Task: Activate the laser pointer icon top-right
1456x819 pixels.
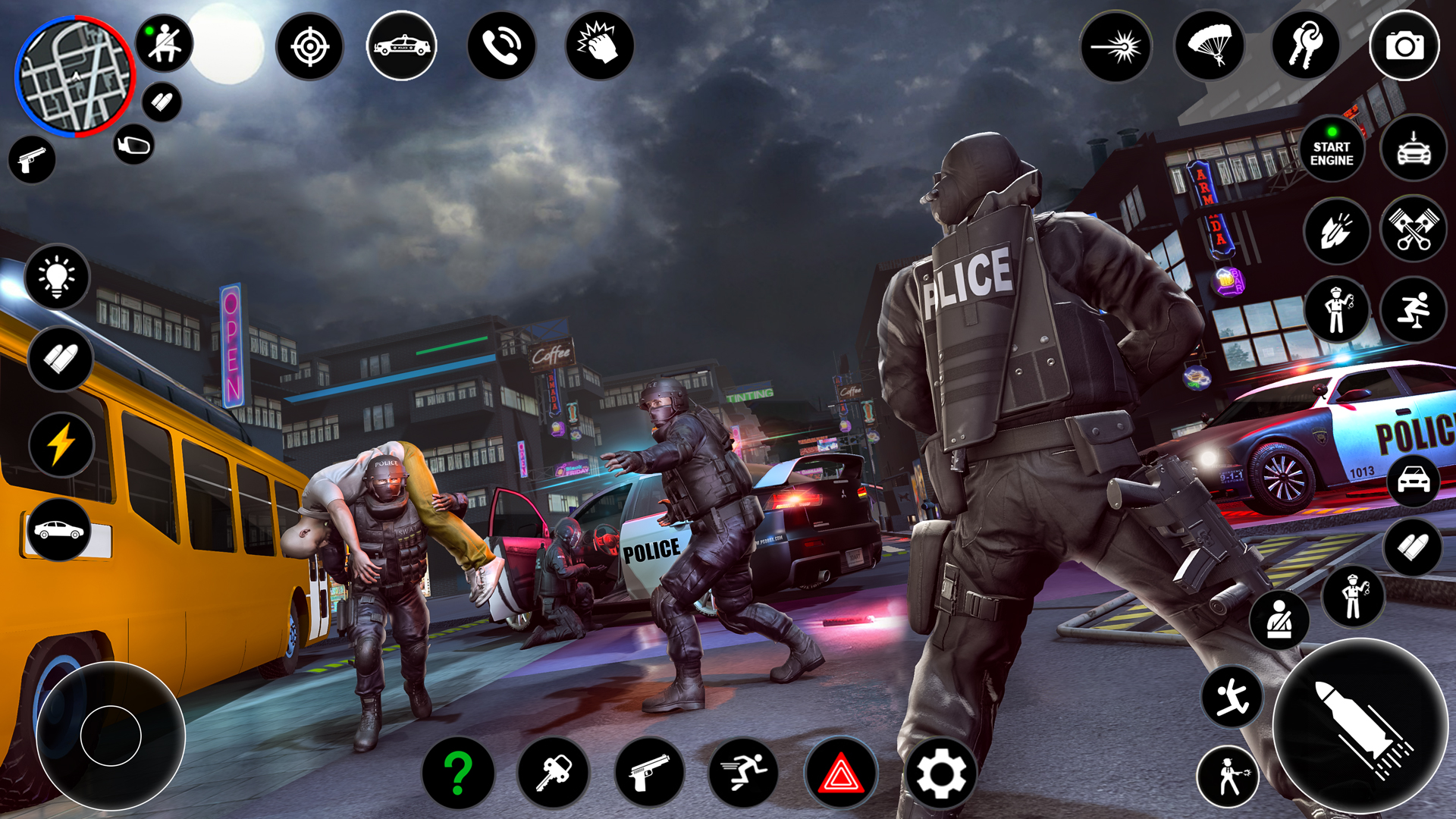Action: (1116, 46)
